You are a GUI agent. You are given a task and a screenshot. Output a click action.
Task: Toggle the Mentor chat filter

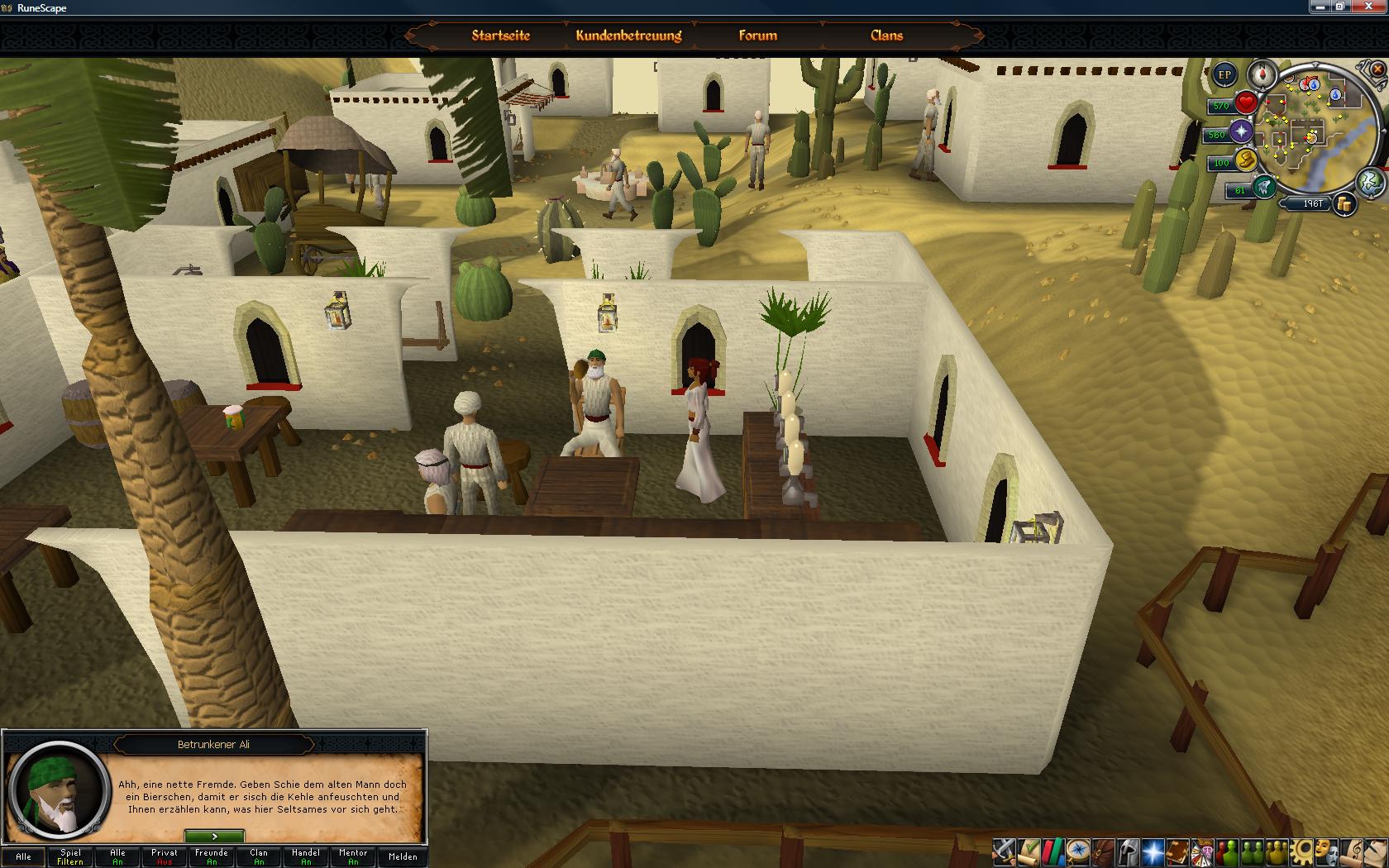353,856
